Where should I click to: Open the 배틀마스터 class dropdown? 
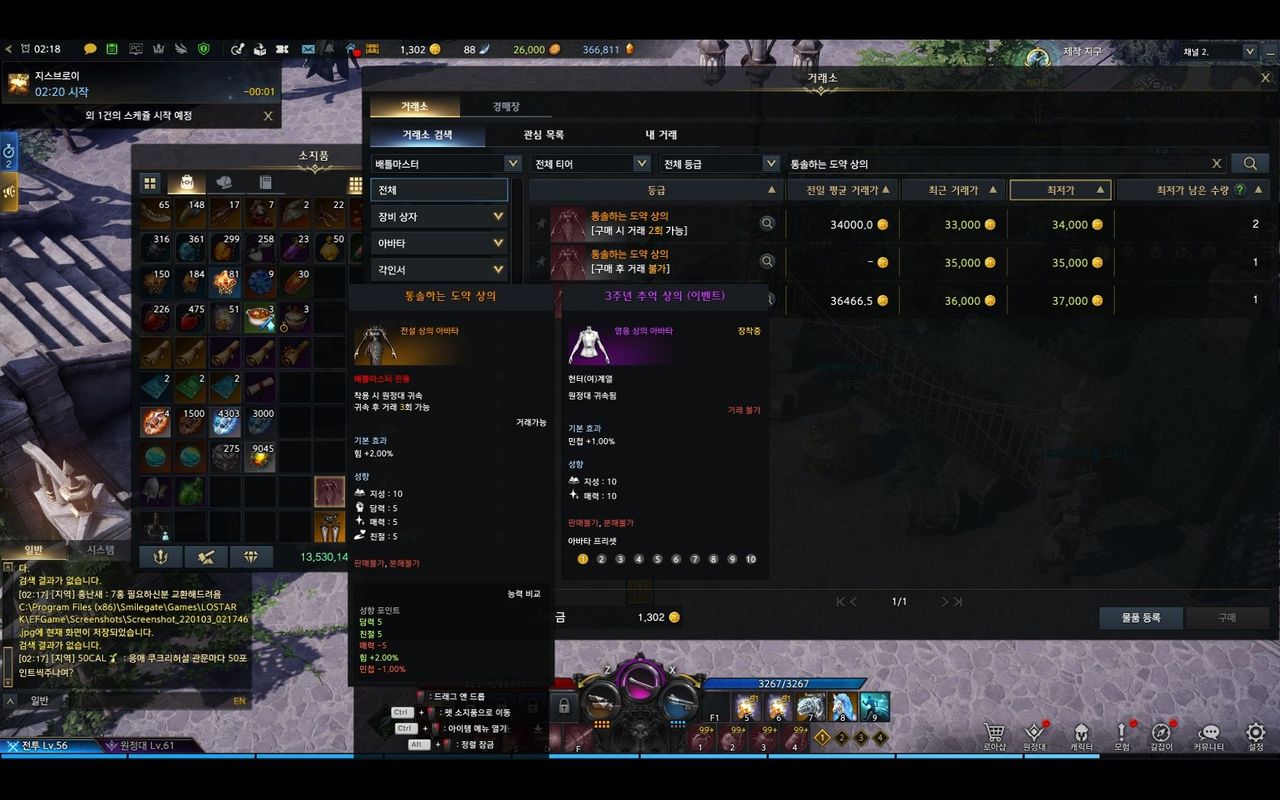click(x=446, y=163)
